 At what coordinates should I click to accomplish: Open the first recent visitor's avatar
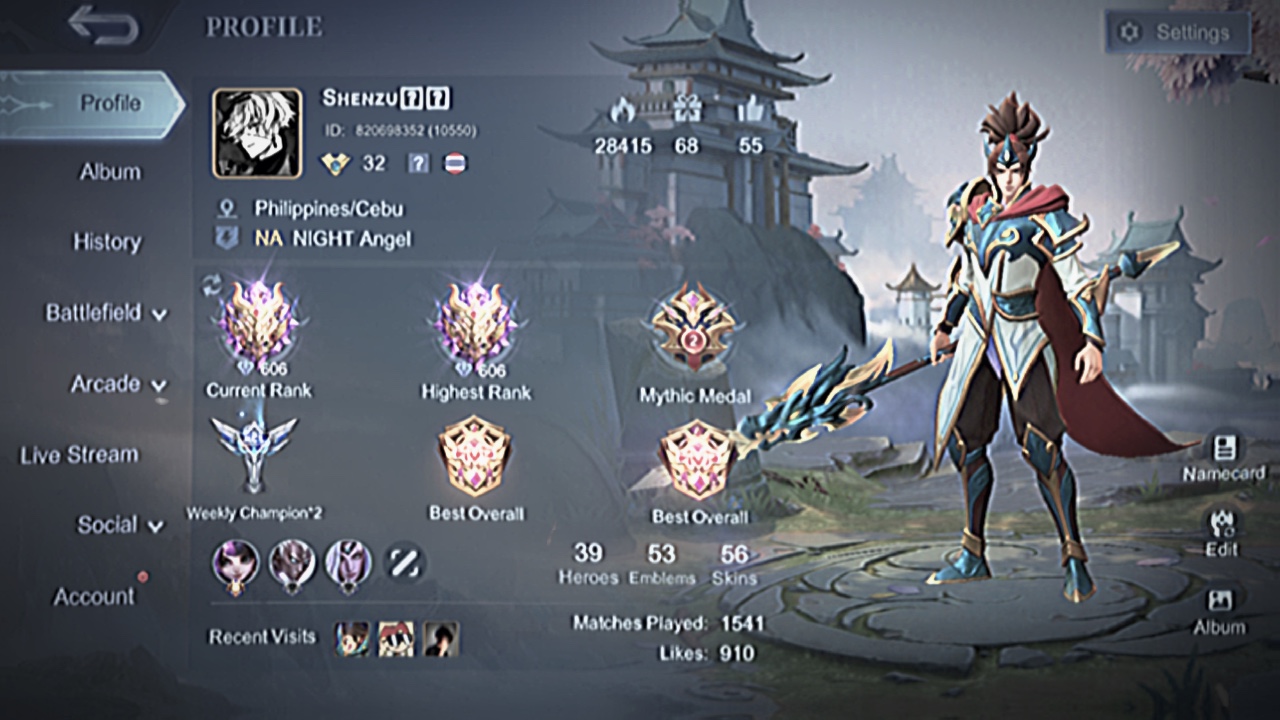[352, 638]
